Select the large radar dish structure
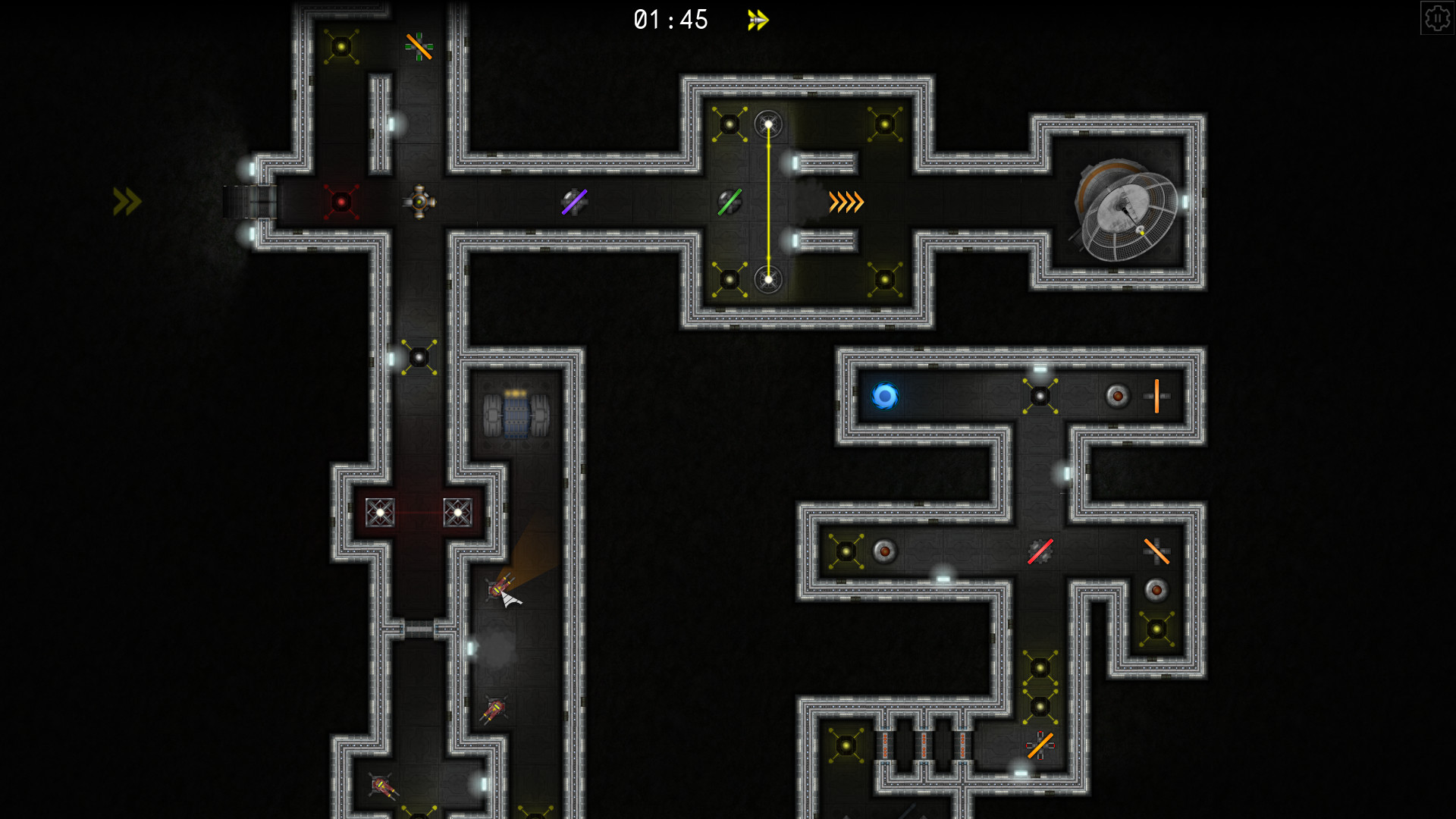Image resolution: width=1456 pixels, height=819 pixels. tap(1122, 211)
